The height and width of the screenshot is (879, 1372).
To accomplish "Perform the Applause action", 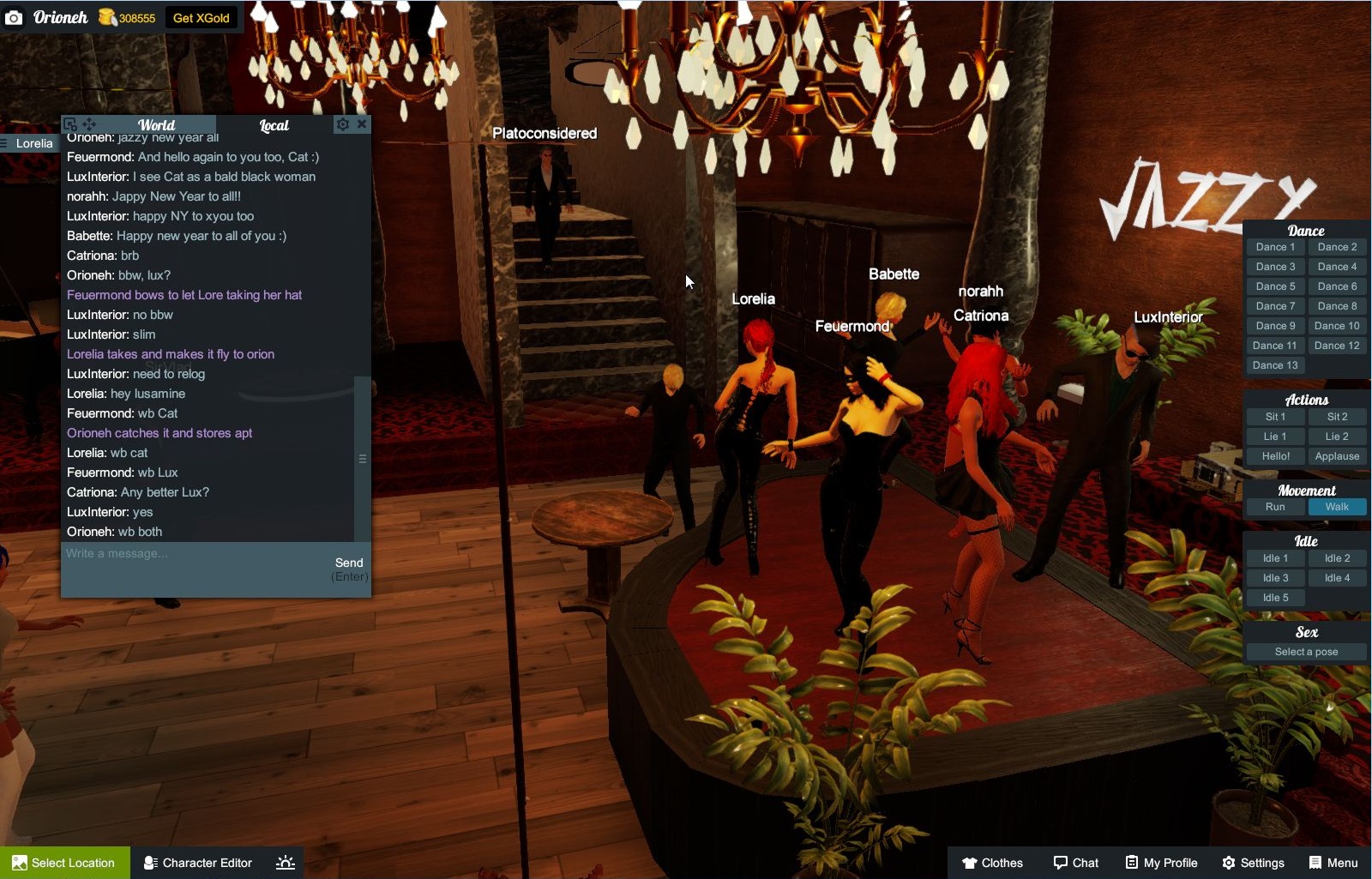I will (1336, 456).
